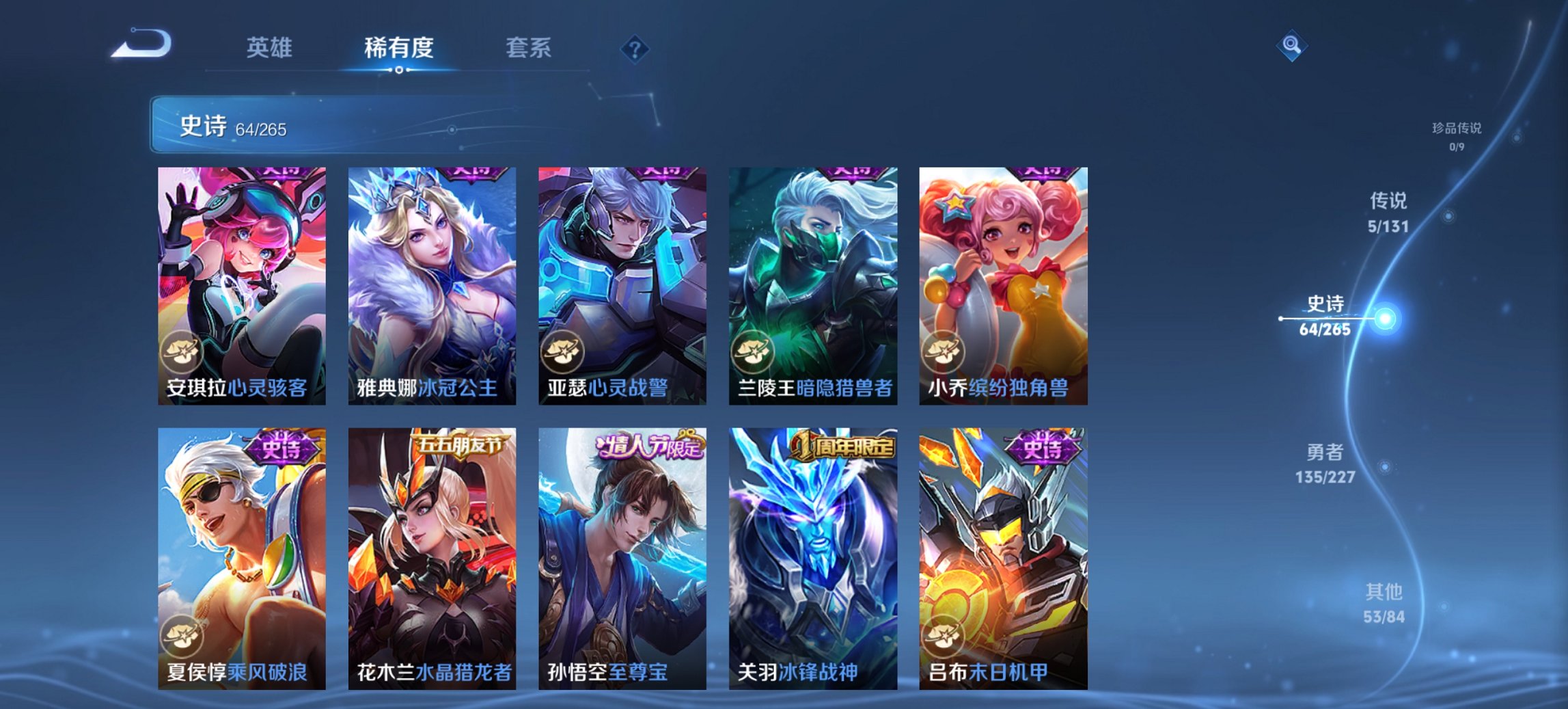This screenshot has width=1568, height=709.
Task: Switch to the 套系 tab
Action: pyautogui.click(x=527, y=49)
